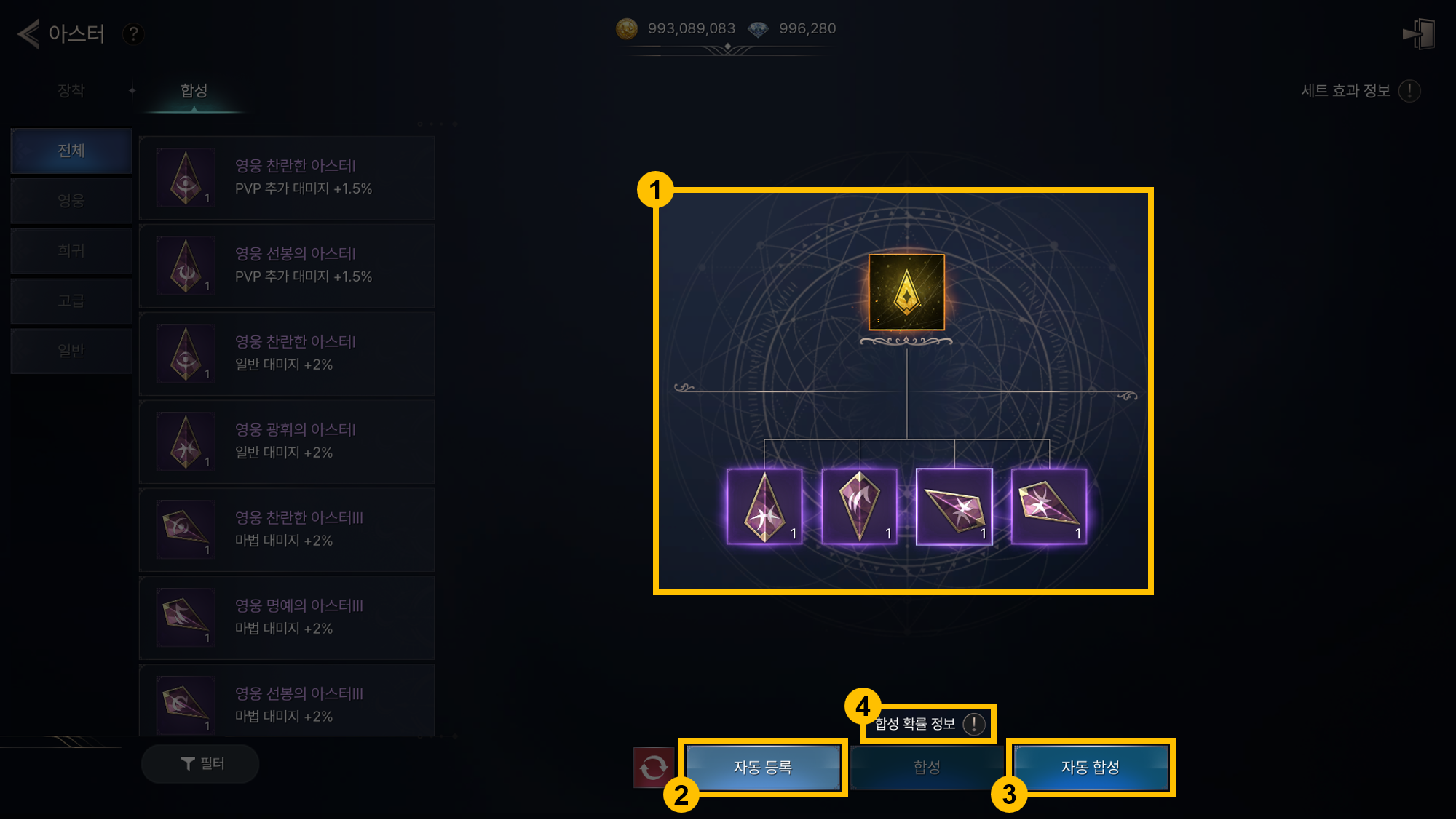This screenshot has height=828, width=1456.
Task: Select the golden result aster slot
Action: [906, 292]
